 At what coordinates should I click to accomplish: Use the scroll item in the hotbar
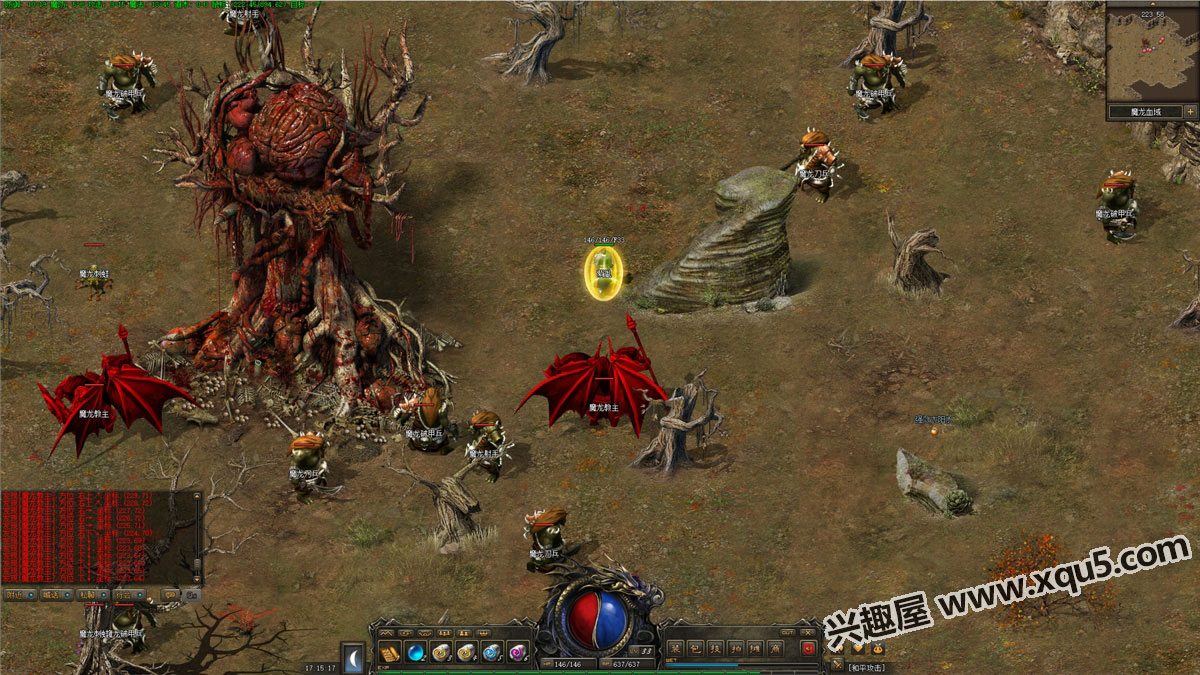point(391,653)
